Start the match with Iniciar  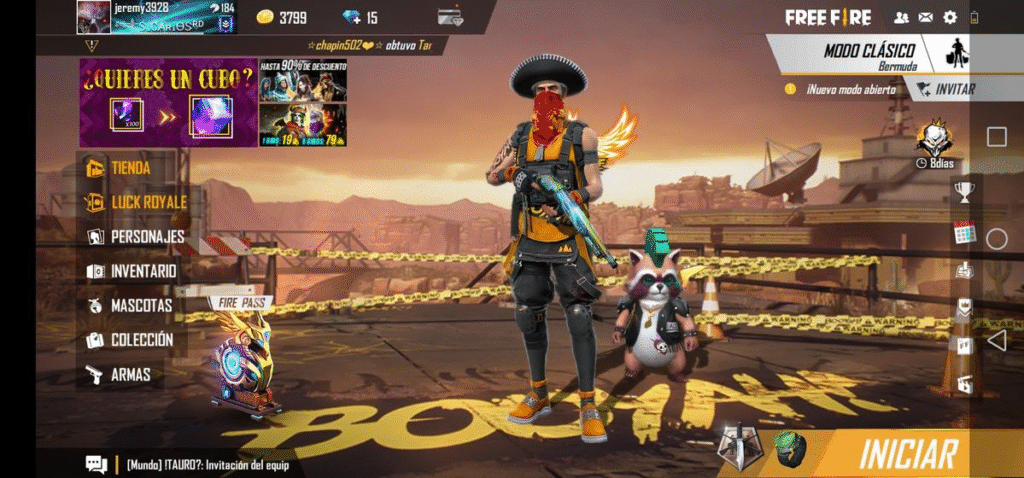(907, 453)
